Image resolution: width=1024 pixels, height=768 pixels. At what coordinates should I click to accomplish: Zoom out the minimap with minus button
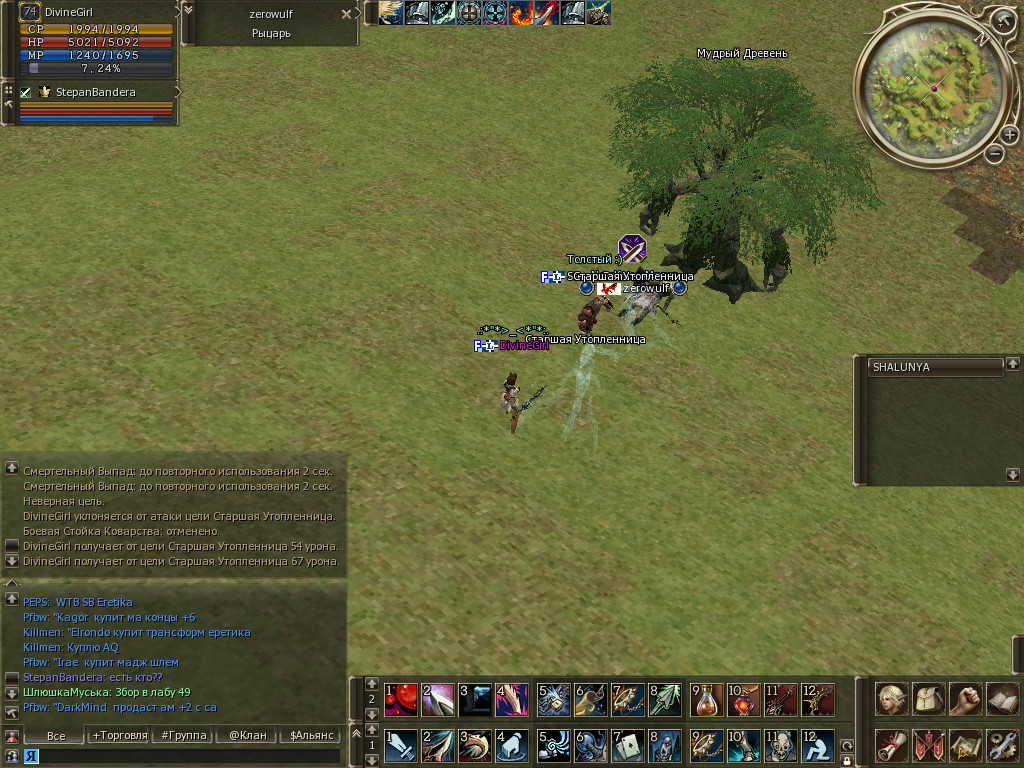[x=994, y=154]
